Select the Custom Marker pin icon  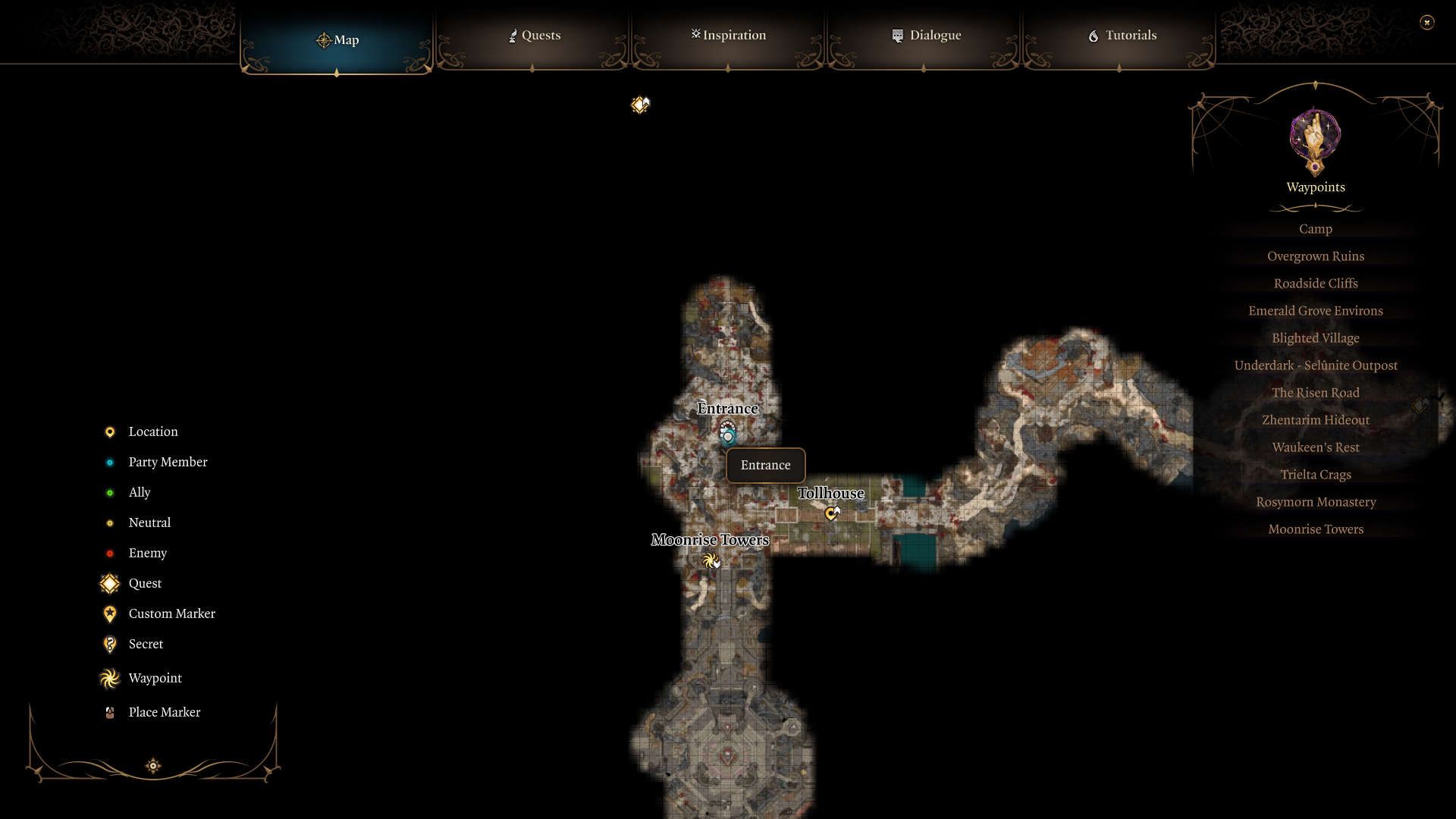point(109,613)
